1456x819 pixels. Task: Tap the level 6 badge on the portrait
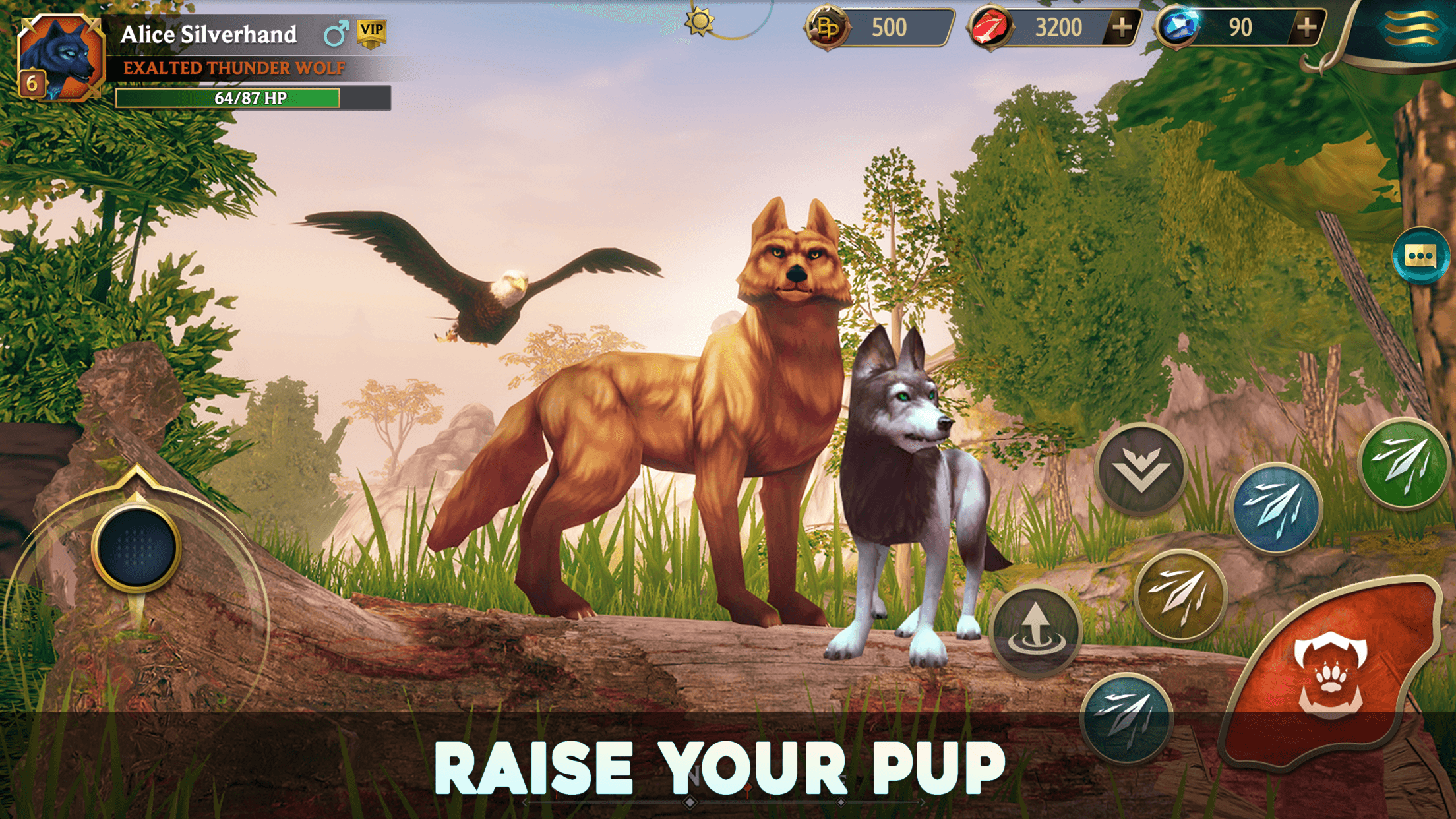[32, 82]
